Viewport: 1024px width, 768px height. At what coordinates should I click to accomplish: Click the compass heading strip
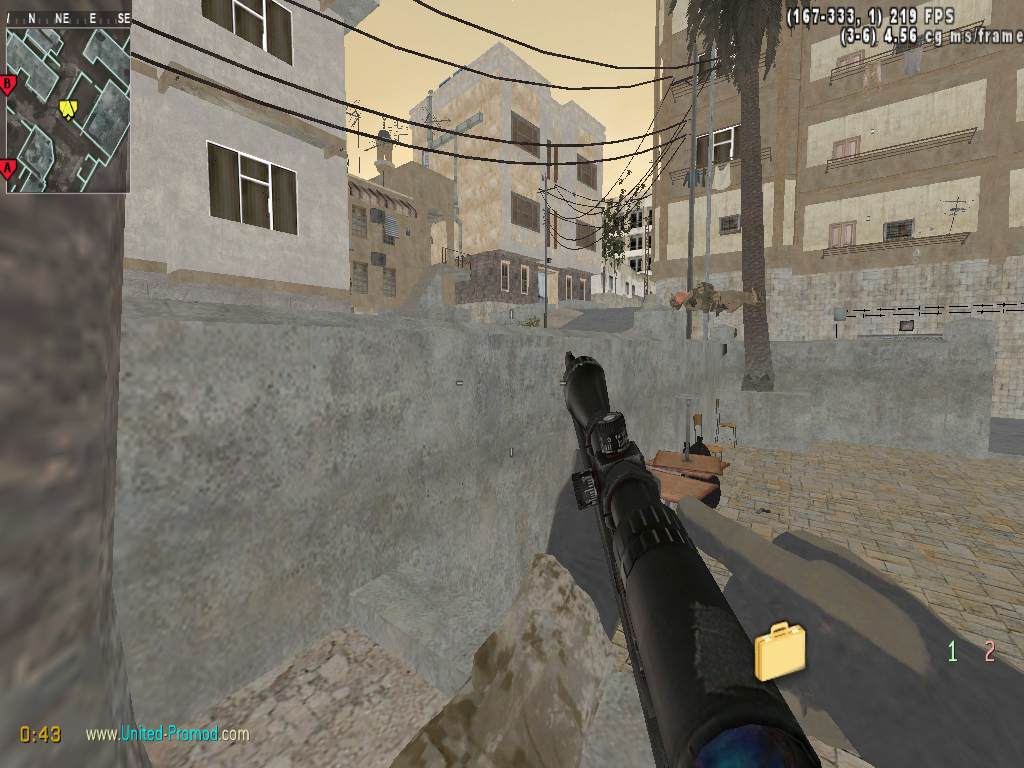[x=67, y=17]
